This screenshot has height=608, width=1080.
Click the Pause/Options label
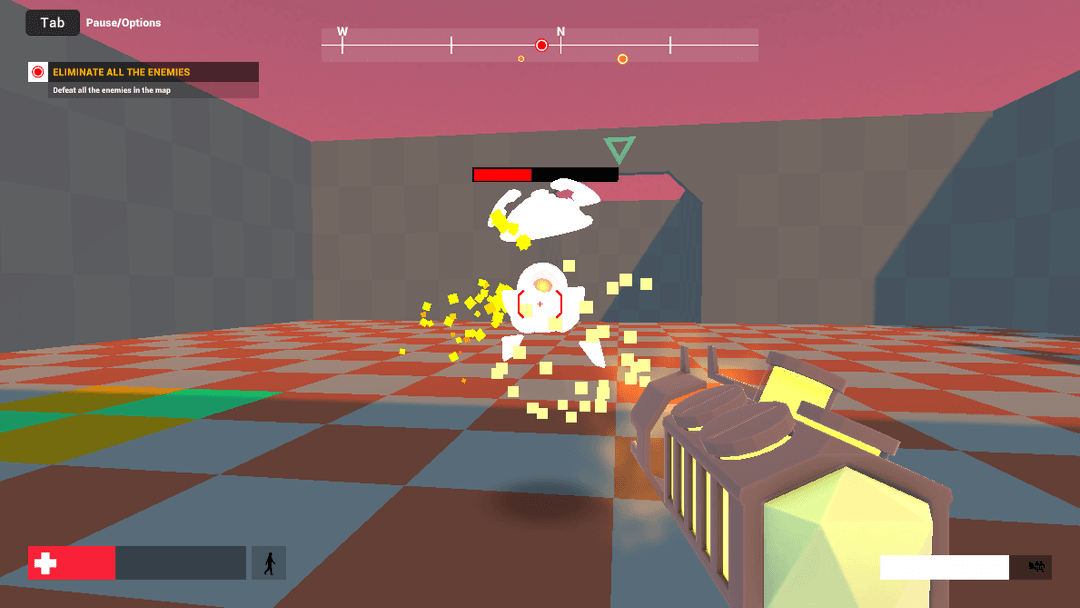point(123,23)
